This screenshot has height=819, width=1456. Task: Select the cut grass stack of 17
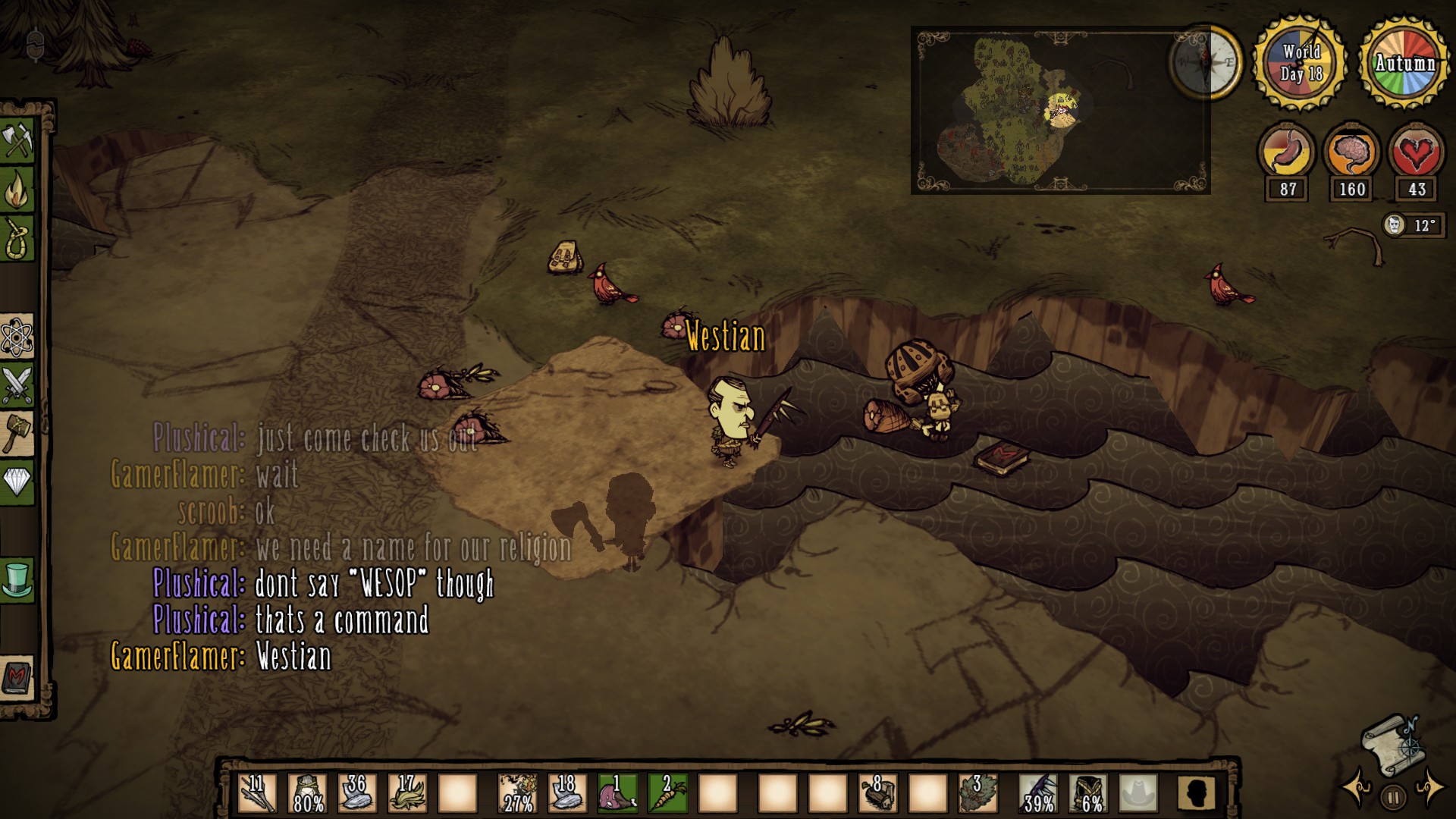(407, 793)
